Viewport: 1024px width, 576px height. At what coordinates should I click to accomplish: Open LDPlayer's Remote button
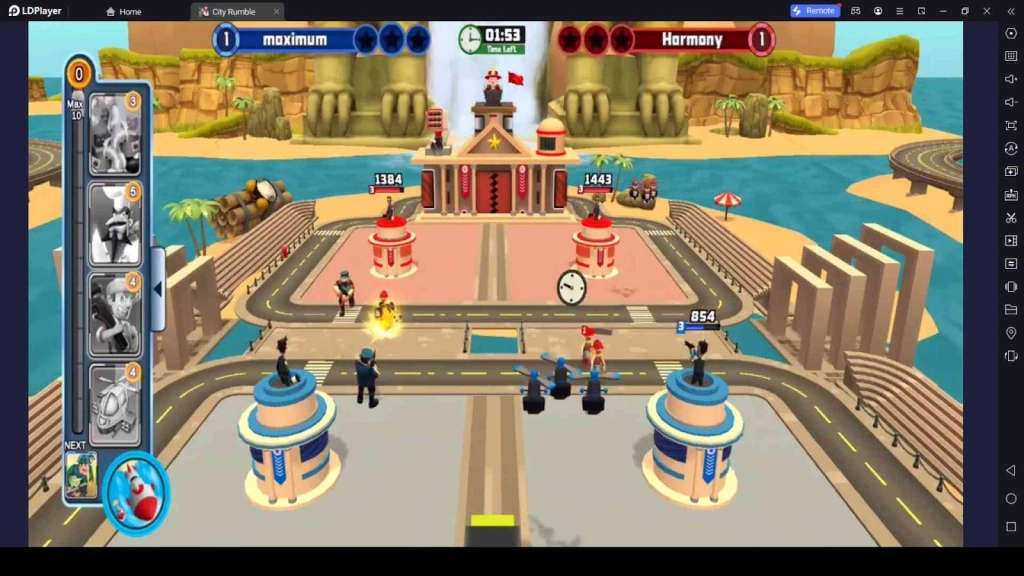pos(814,11)
